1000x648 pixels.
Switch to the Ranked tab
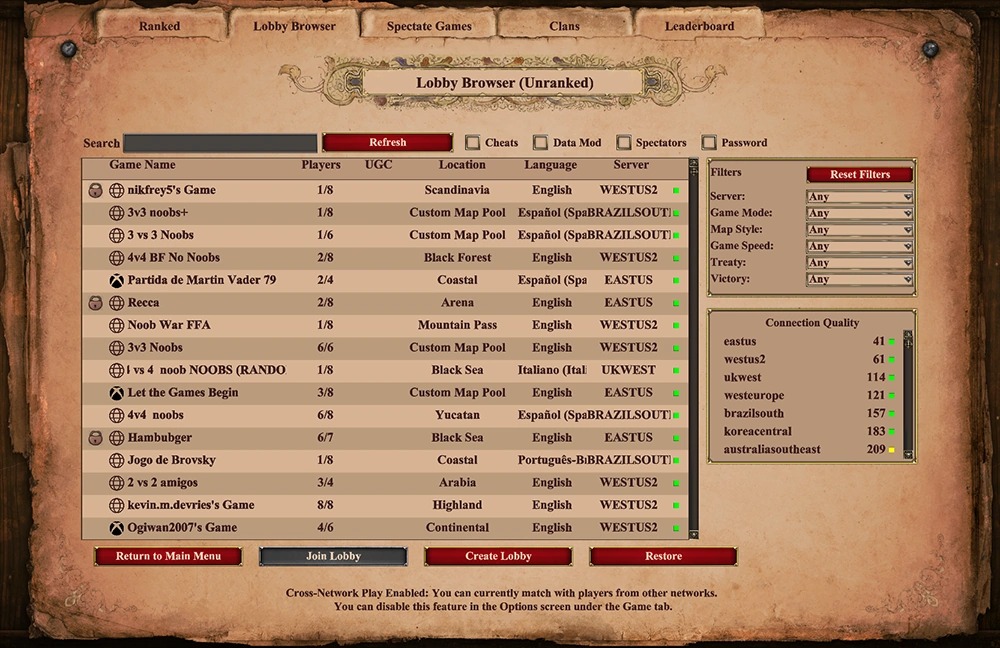pyautogui.click(x=160, y=26)
